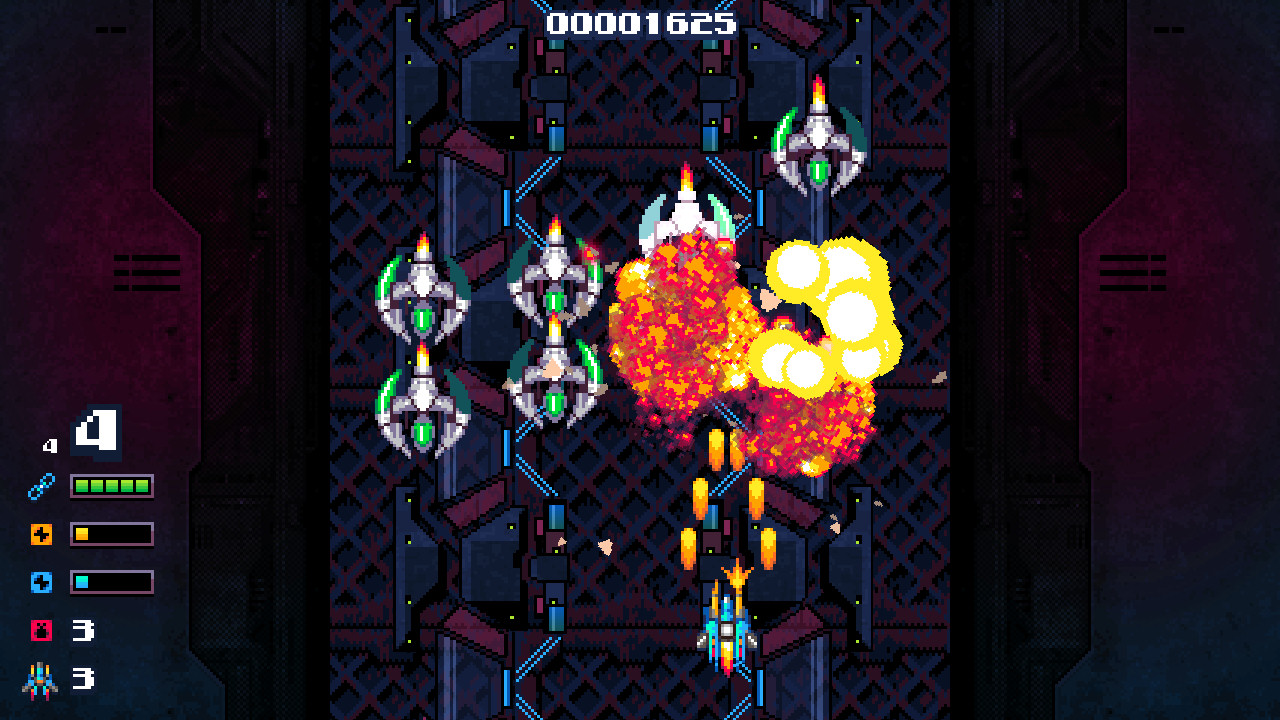
Task: Click the yellow segment of the orange power bar
Action: (x=82, y=533)
